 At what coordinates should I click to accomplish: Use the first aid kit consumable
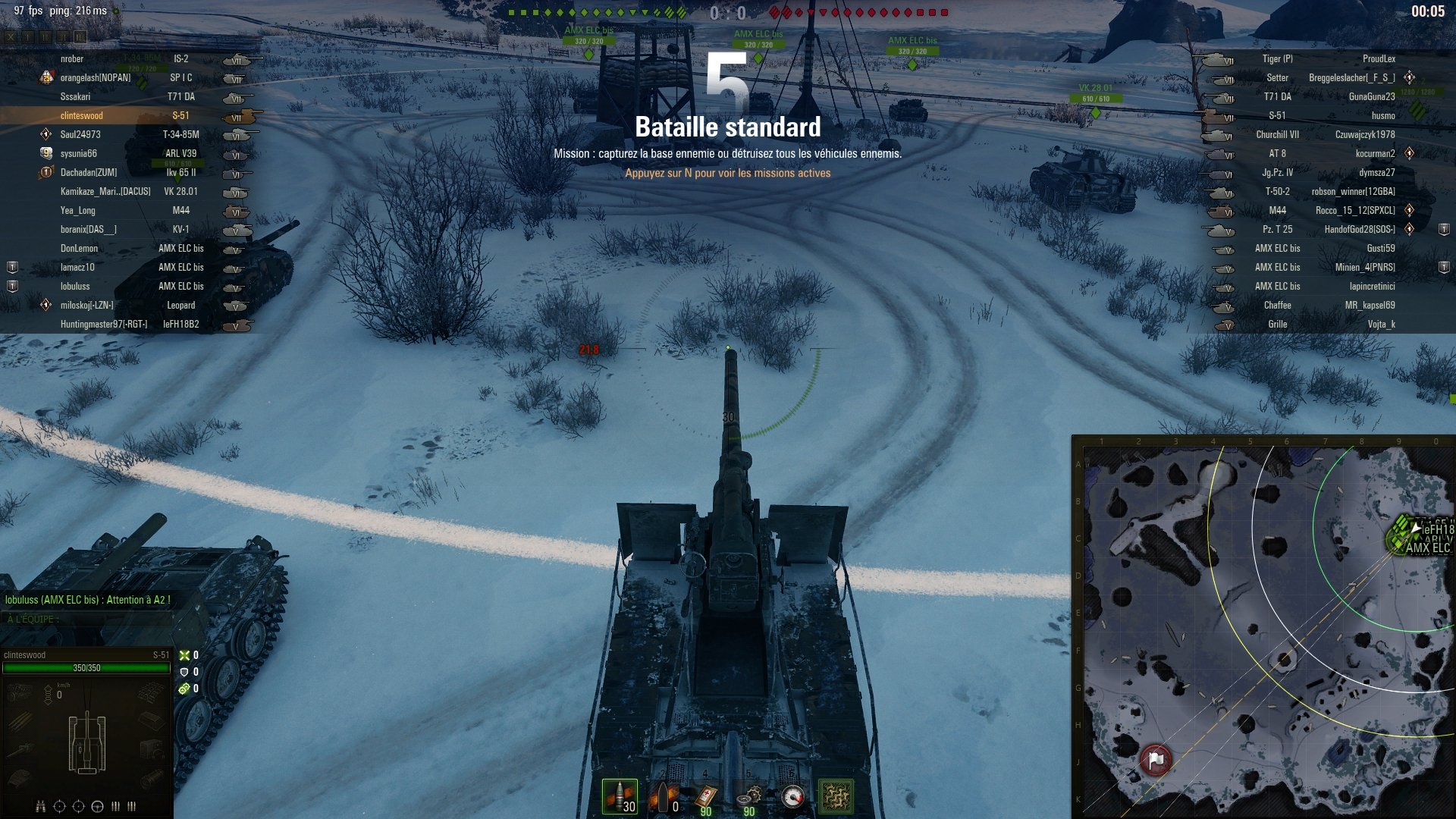[706, 797]
